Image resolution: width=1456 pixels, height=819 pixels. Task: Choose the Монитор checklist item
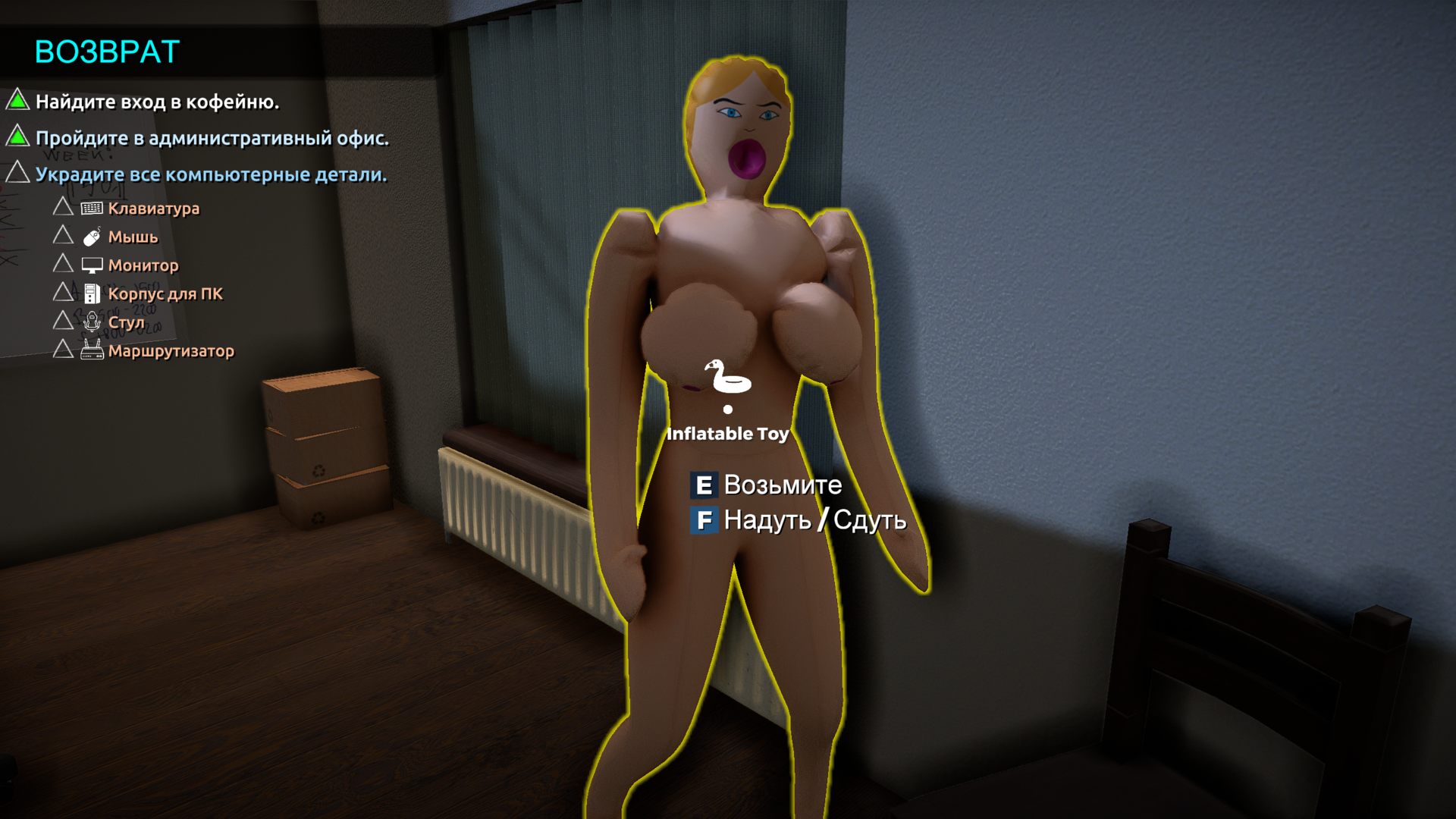coord(143,265)
